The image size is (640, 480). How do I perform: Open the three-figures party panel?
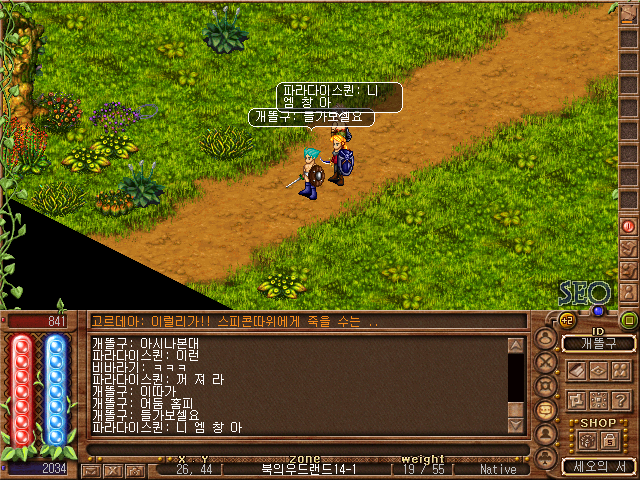pos(621,370)
